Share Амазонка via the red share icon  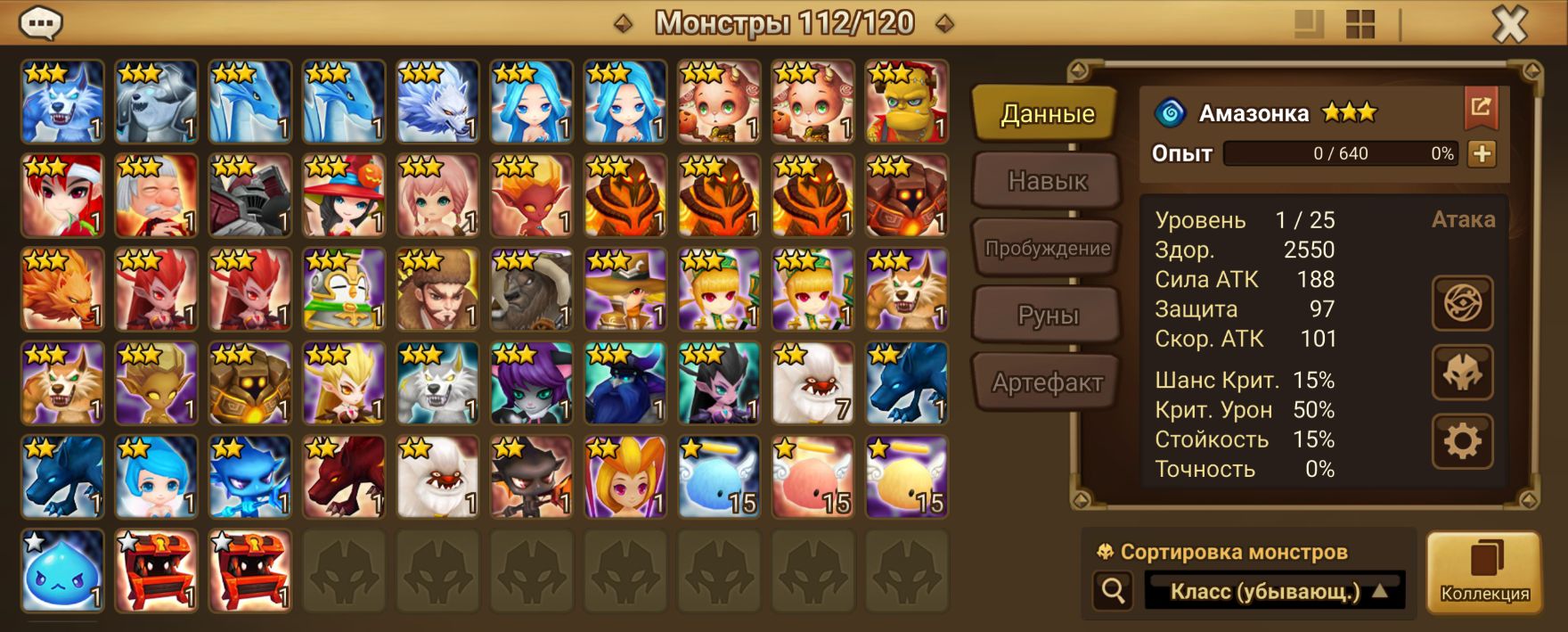click(x=1481, y=108)
